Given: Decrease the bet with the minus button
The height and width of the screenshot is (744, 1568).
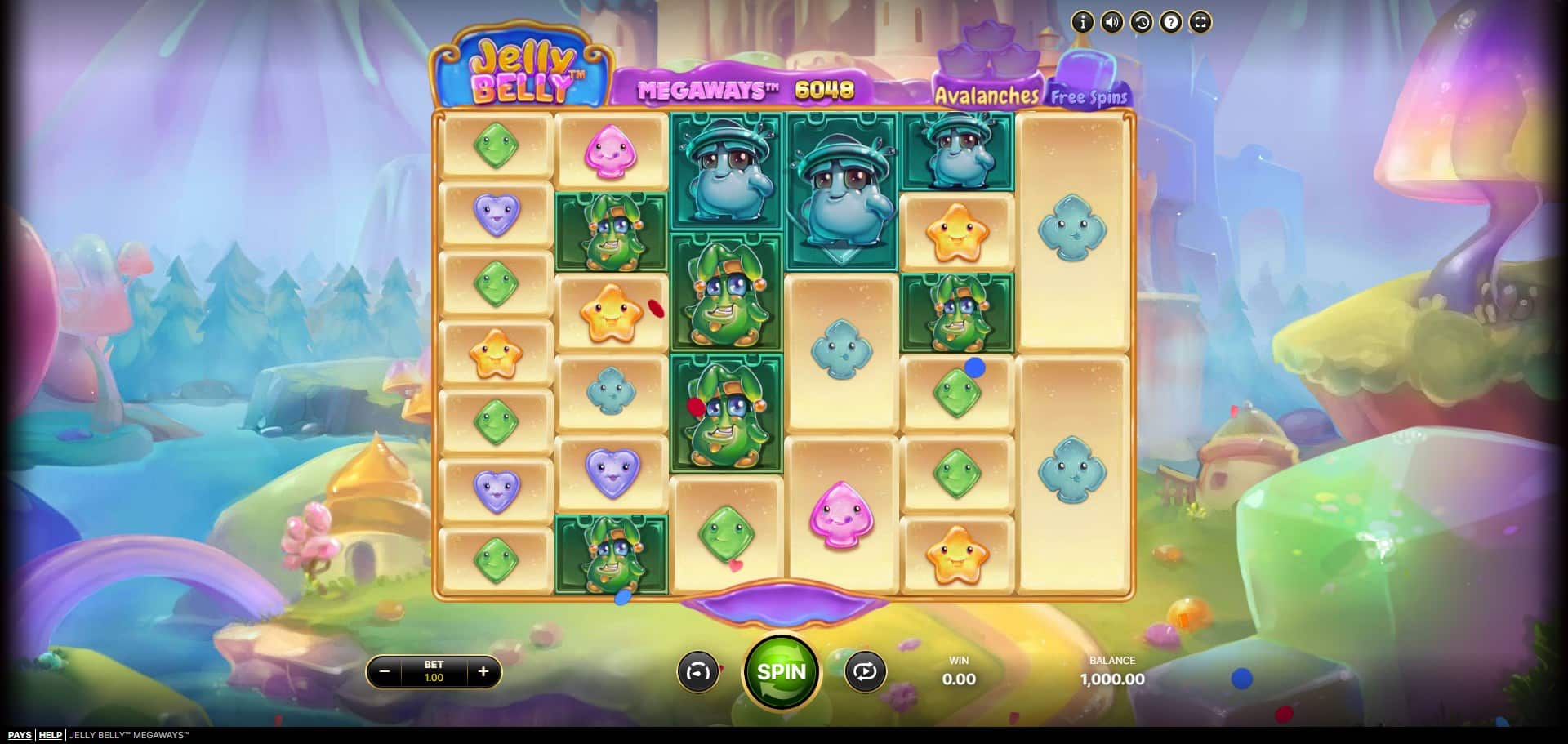Looking at the screenshot, I should pos(385,672).
